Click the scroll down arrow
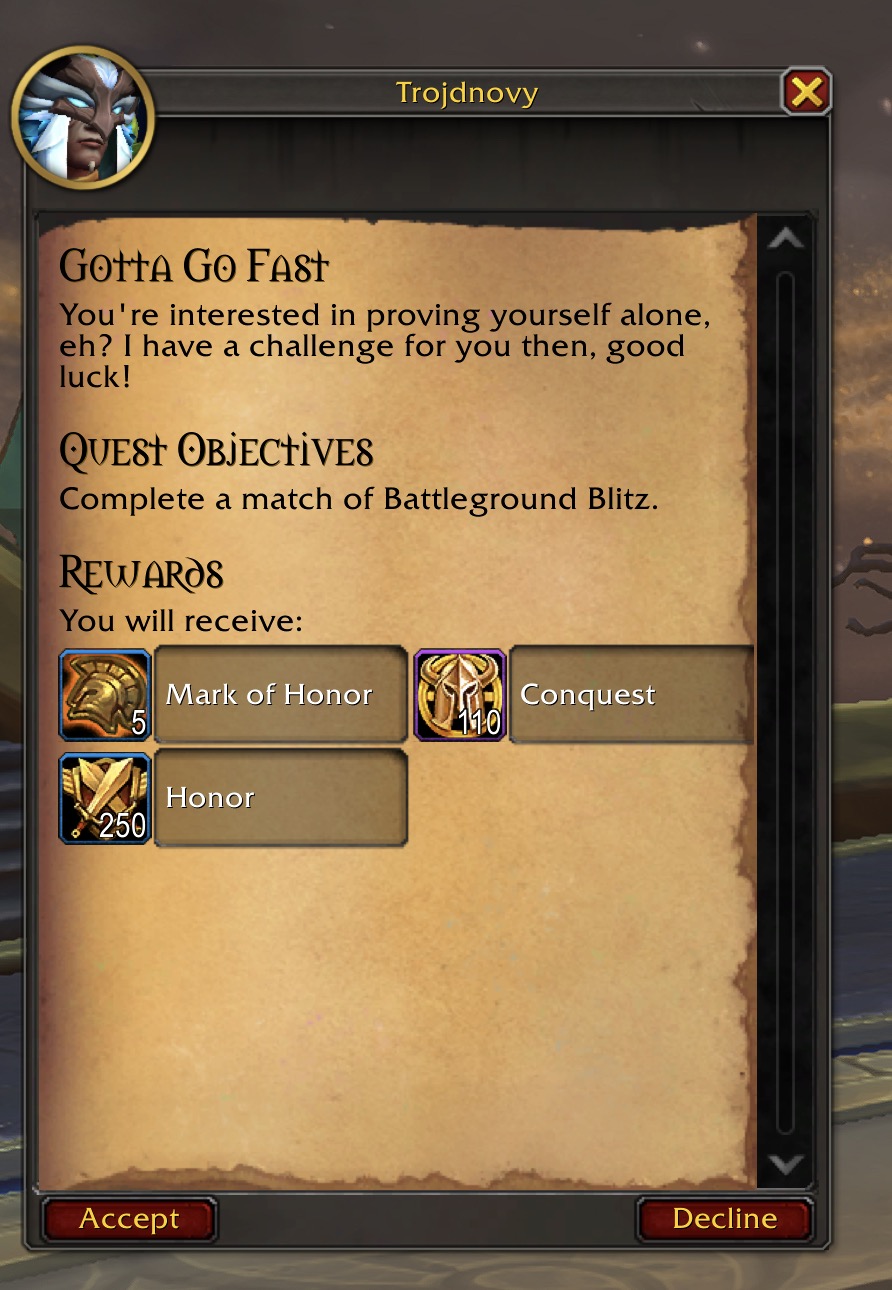The height and width of the screenshot is (1290, 892). [786, 1164]
